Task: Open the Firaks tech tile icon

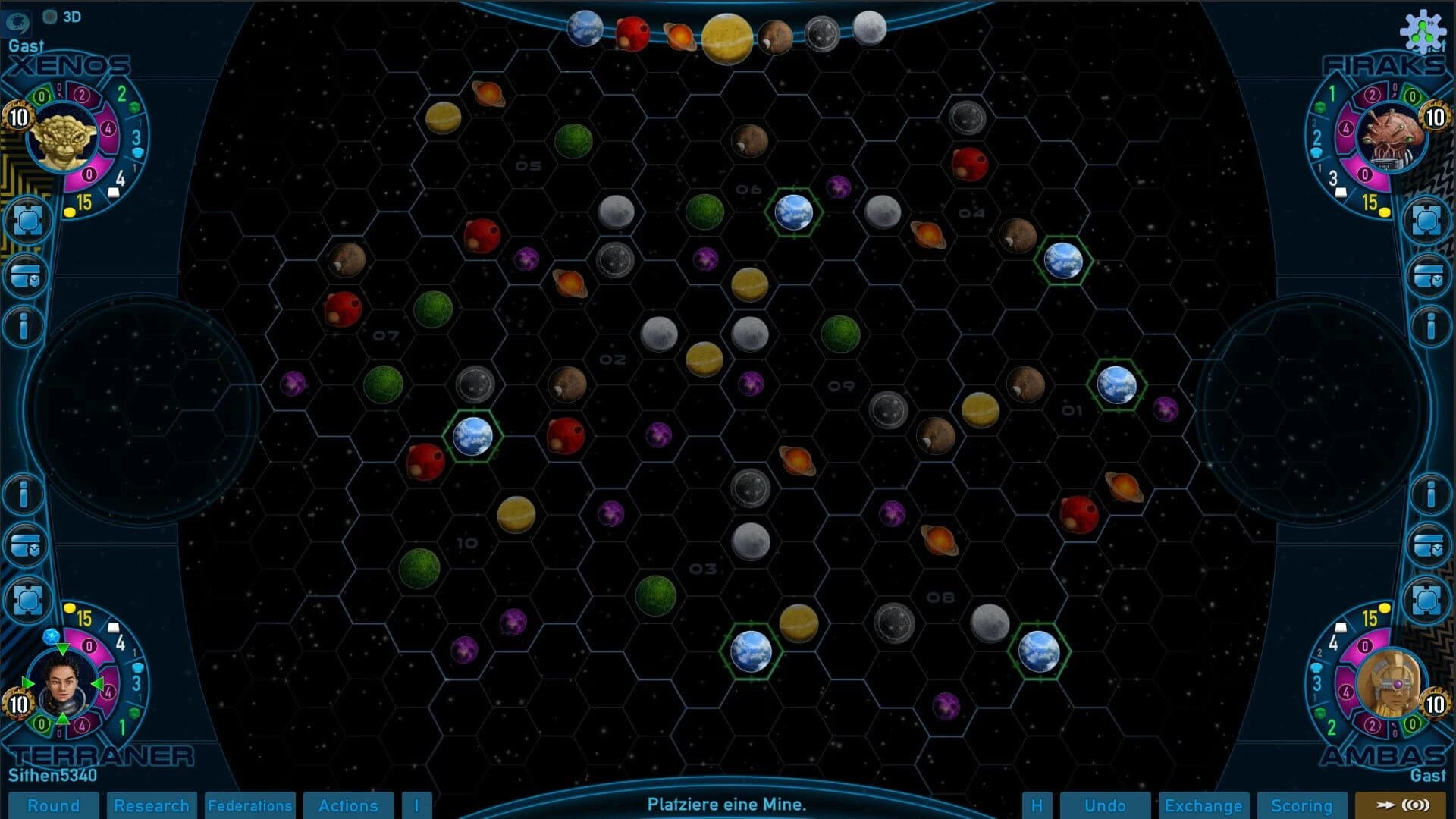Action: click(1428, 218)
